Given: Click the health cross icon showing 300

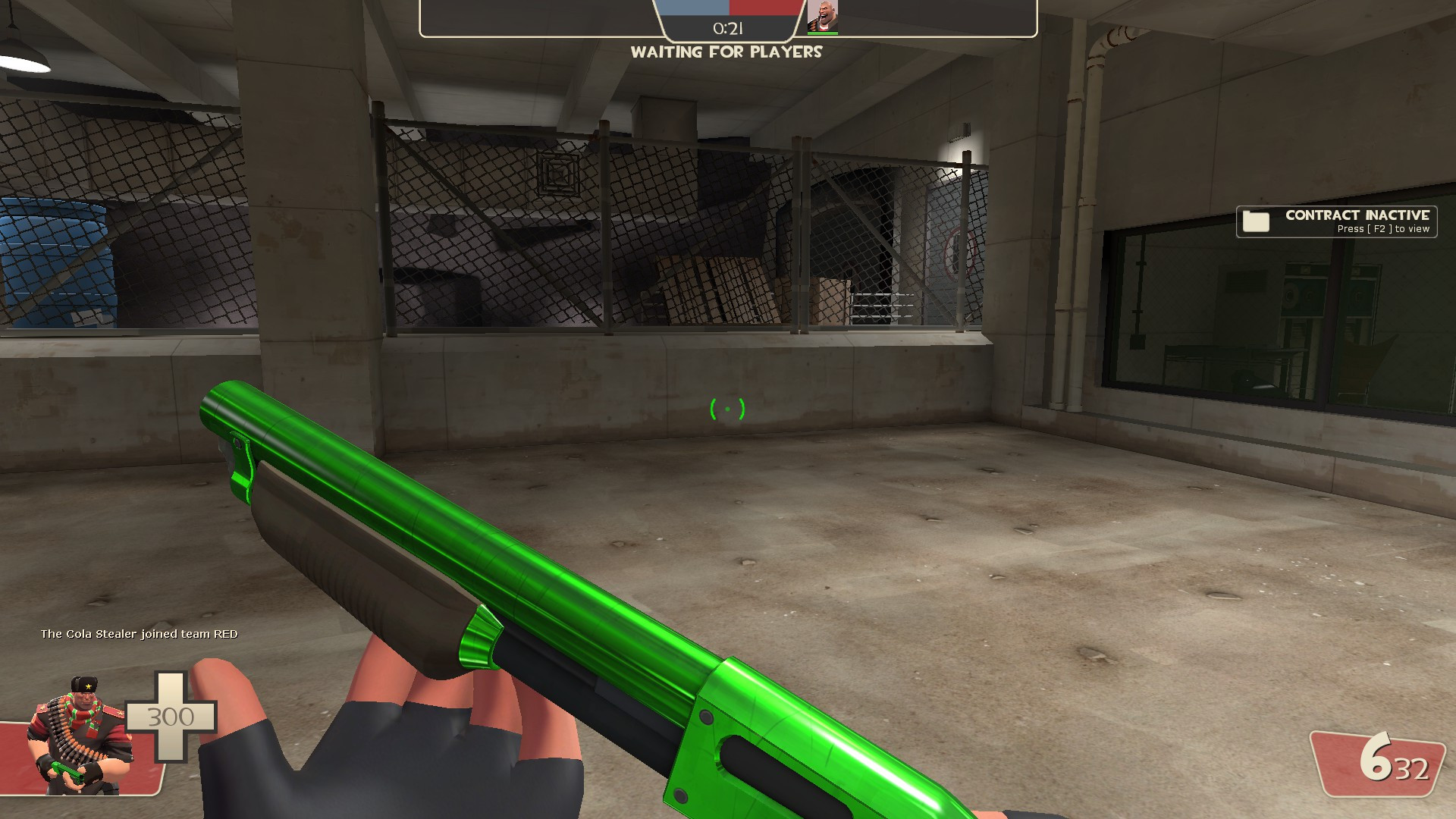Looking at the screenshot, I should tap(171, 716).
